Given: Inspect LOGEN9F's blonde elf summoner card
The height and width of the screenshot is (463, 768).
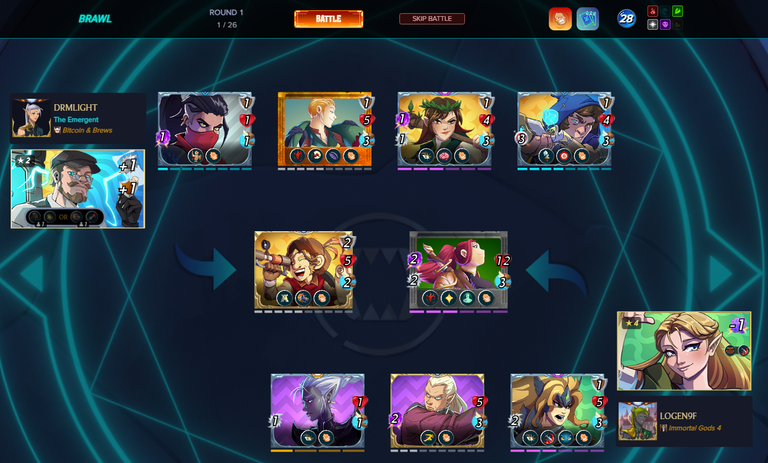Looking at the screenshot, I should pyautogui.click(x=683, y=350).
